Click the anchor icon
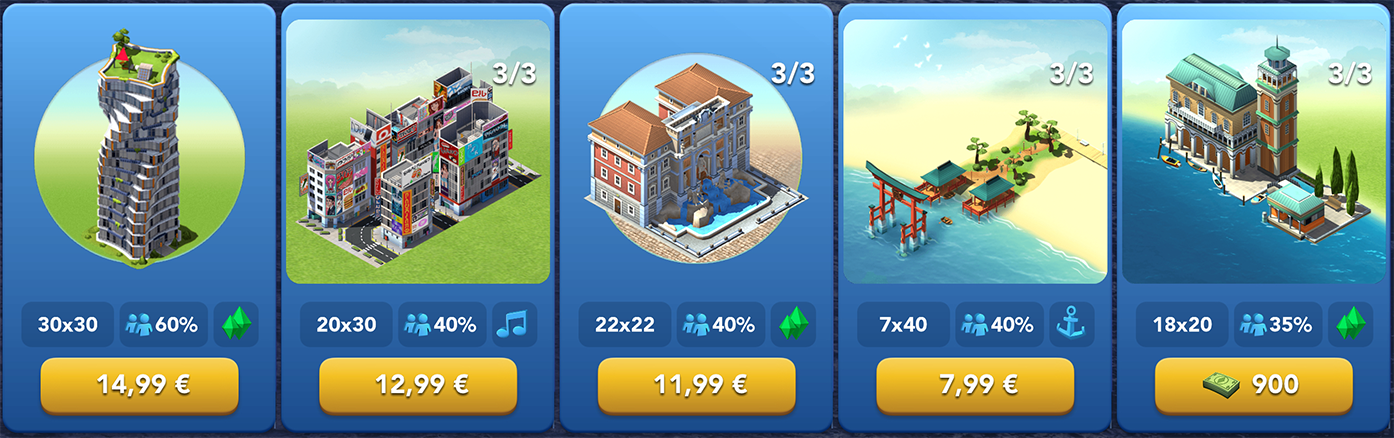Screen dimensions: 1394x438 (1072, 325)
